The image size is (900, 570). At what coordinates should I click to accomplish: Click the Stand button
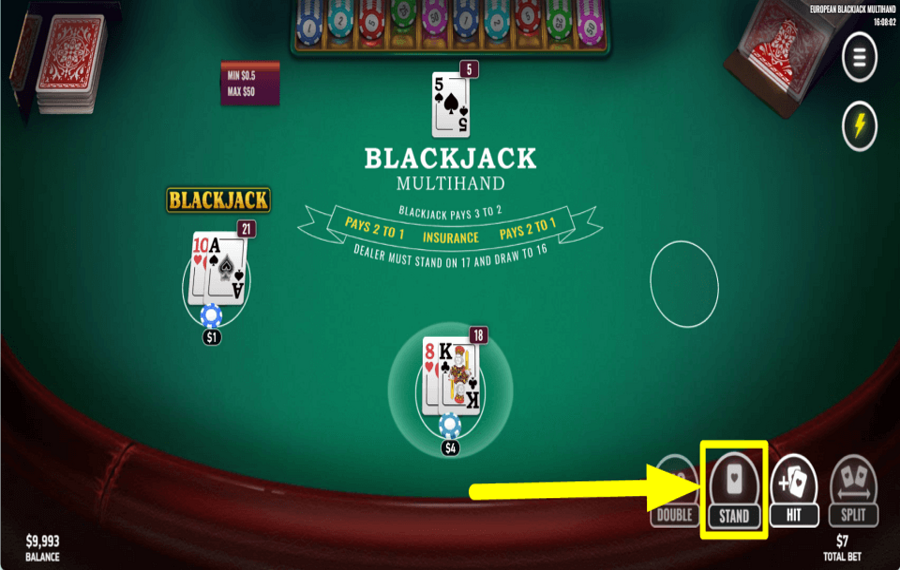(734, 490)
